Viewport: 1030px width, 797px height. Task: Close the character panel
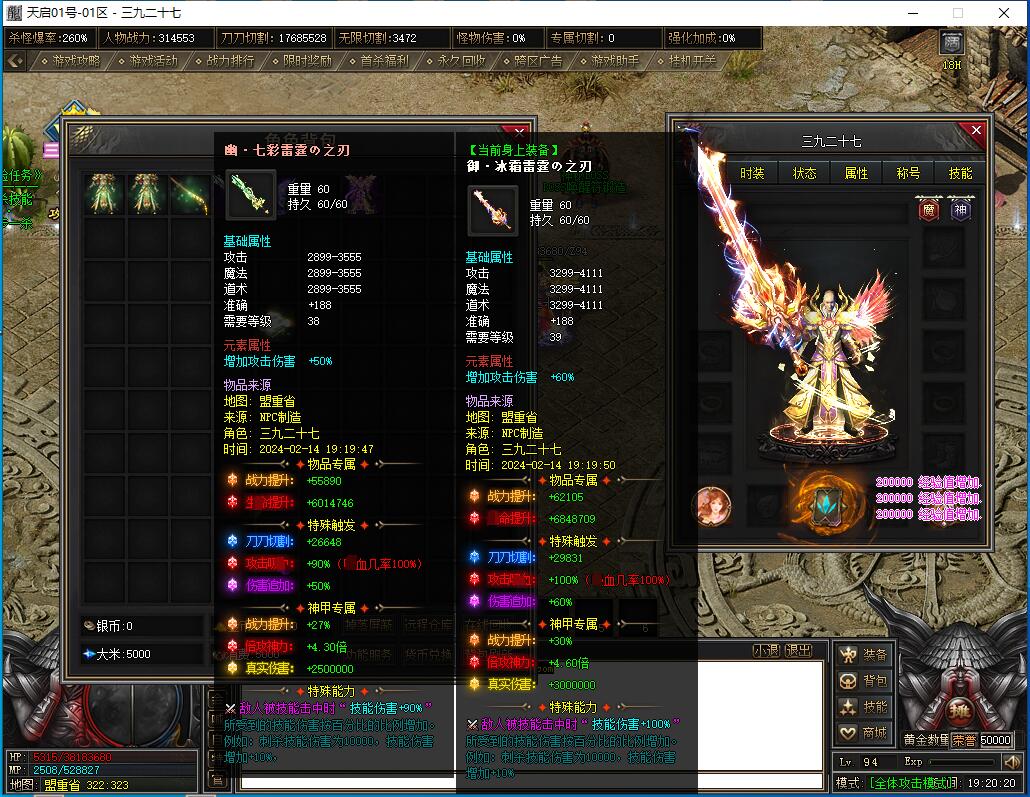[x=976, y=131]
